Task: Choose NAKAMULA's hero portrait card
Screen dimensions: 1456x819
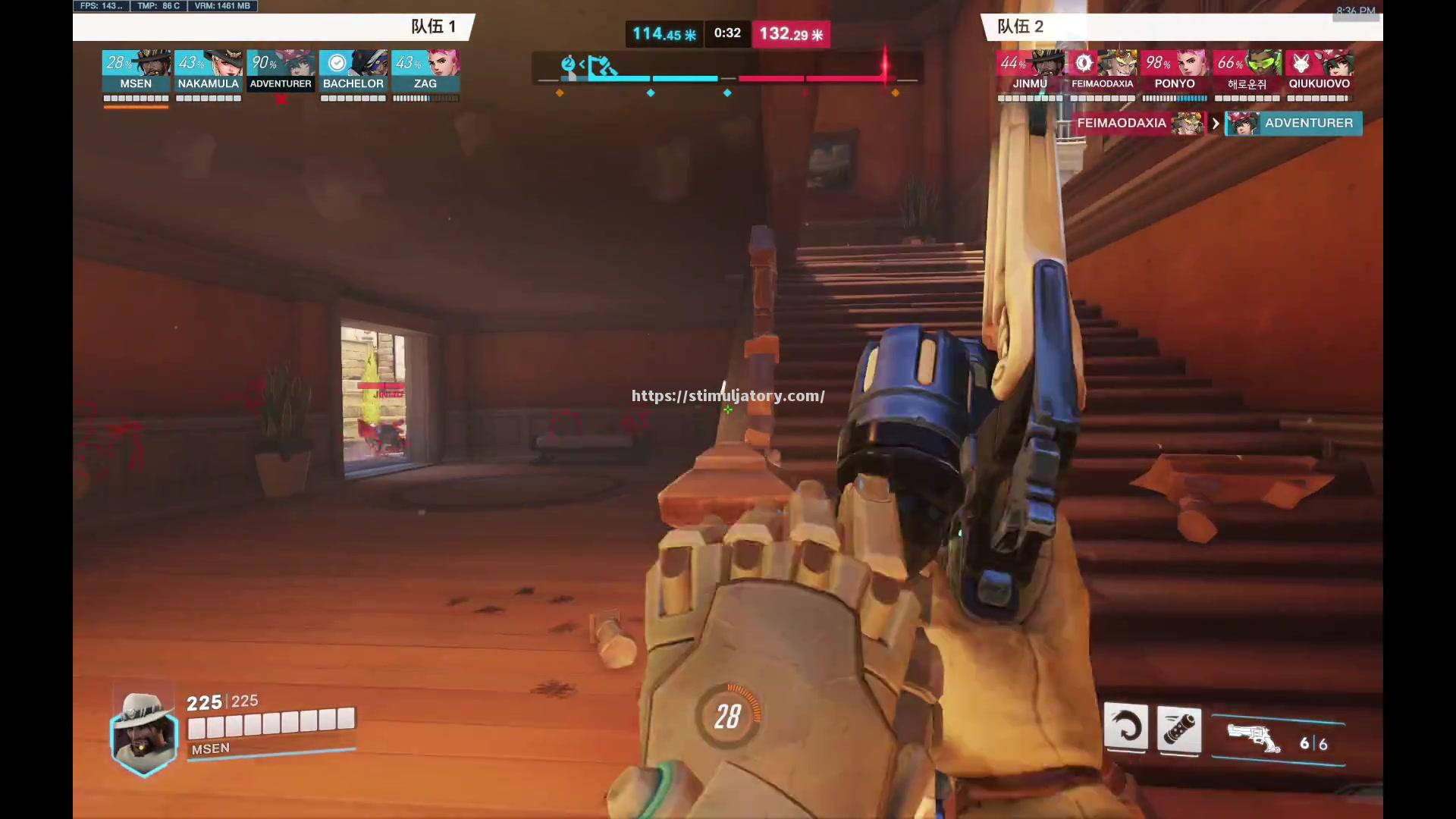Action: coord(209,71)
